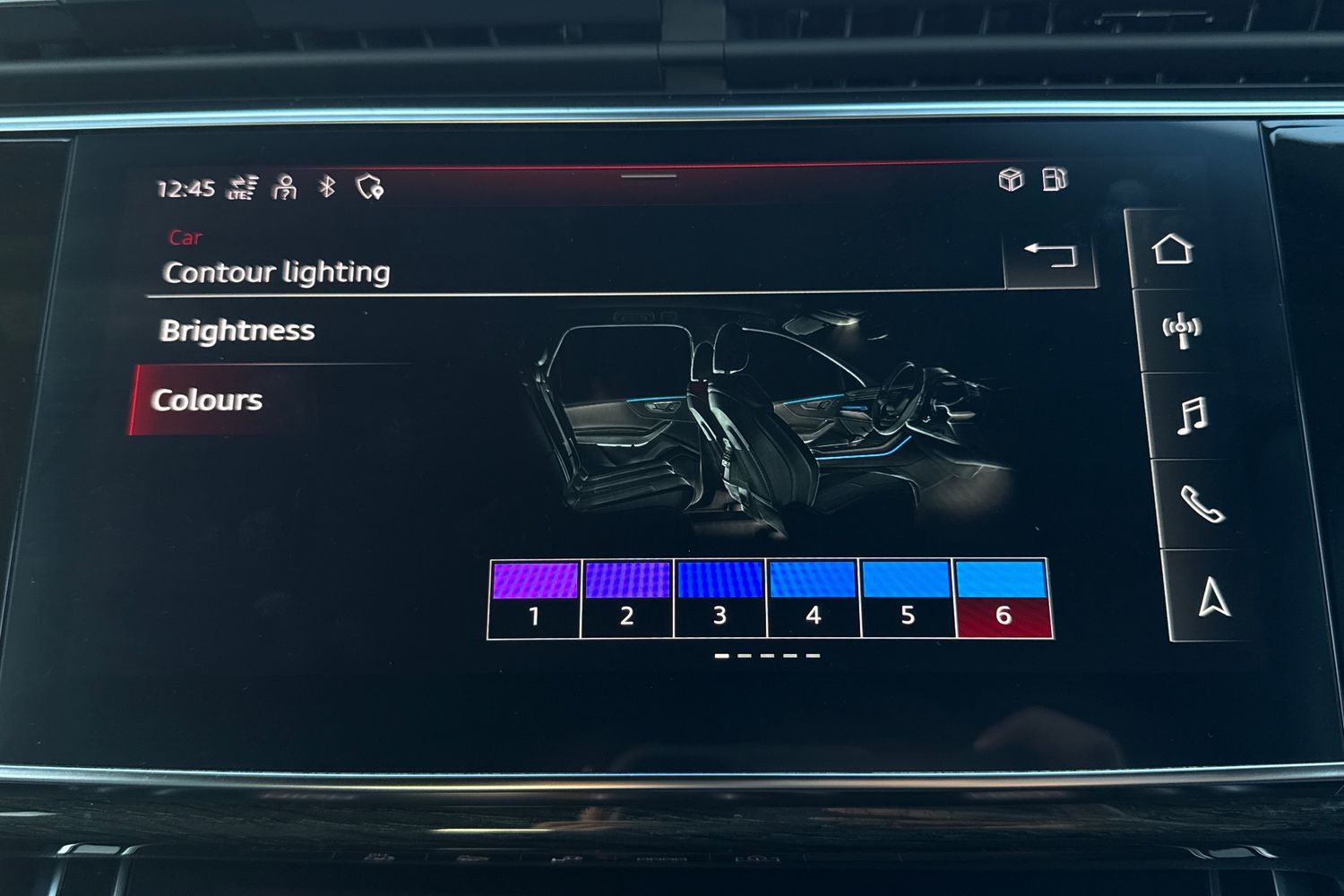The width and height of the screenshot is (1344, 896).
Task: Select the Colours menu entry
Action: point(207,400)
